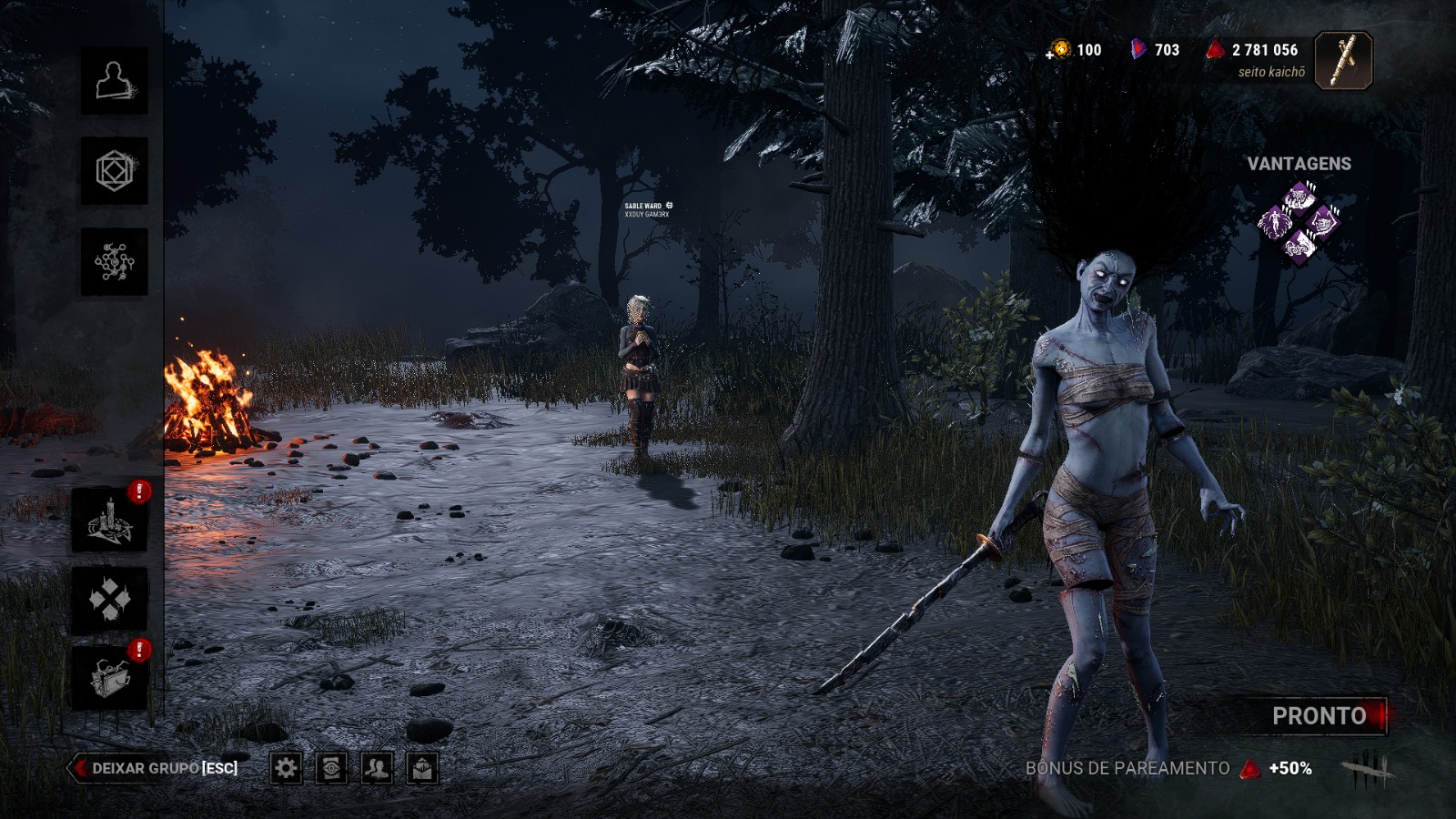Leave the group with Deixar Grupo
This screenshot has width=1456, height=819.
(x=155, y=768)
